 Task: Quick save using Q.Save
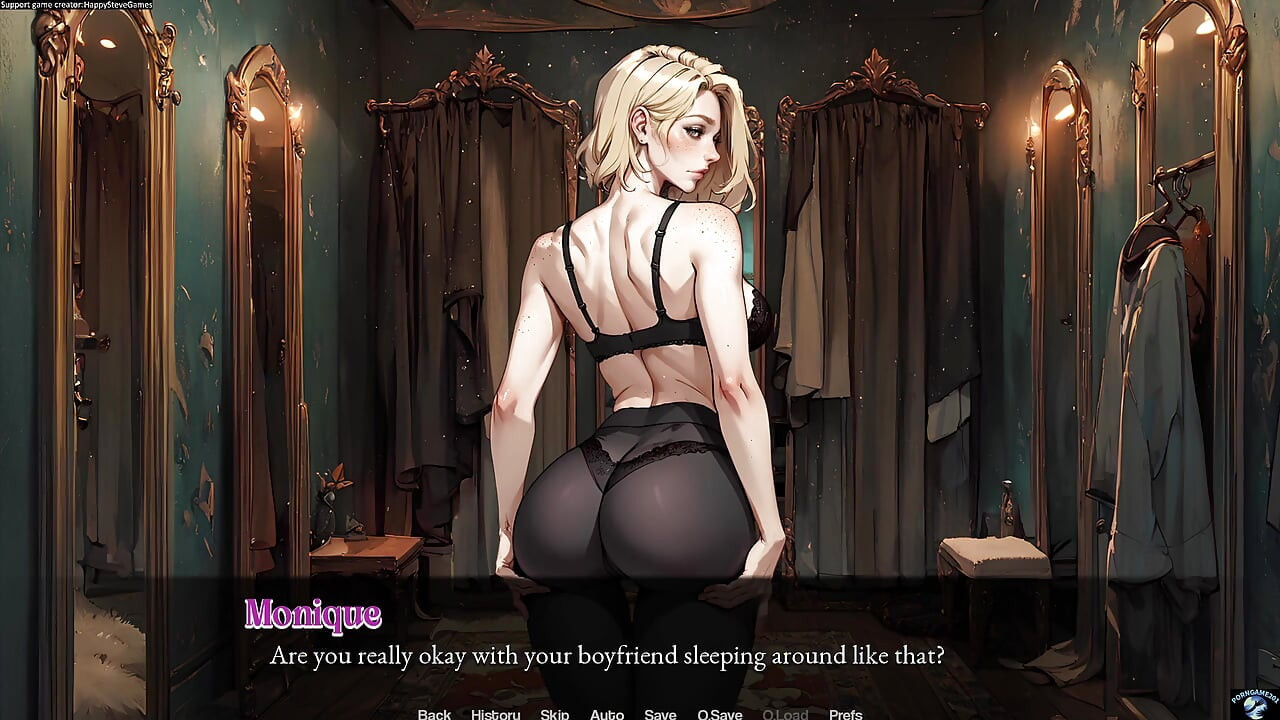coord(719,714)
